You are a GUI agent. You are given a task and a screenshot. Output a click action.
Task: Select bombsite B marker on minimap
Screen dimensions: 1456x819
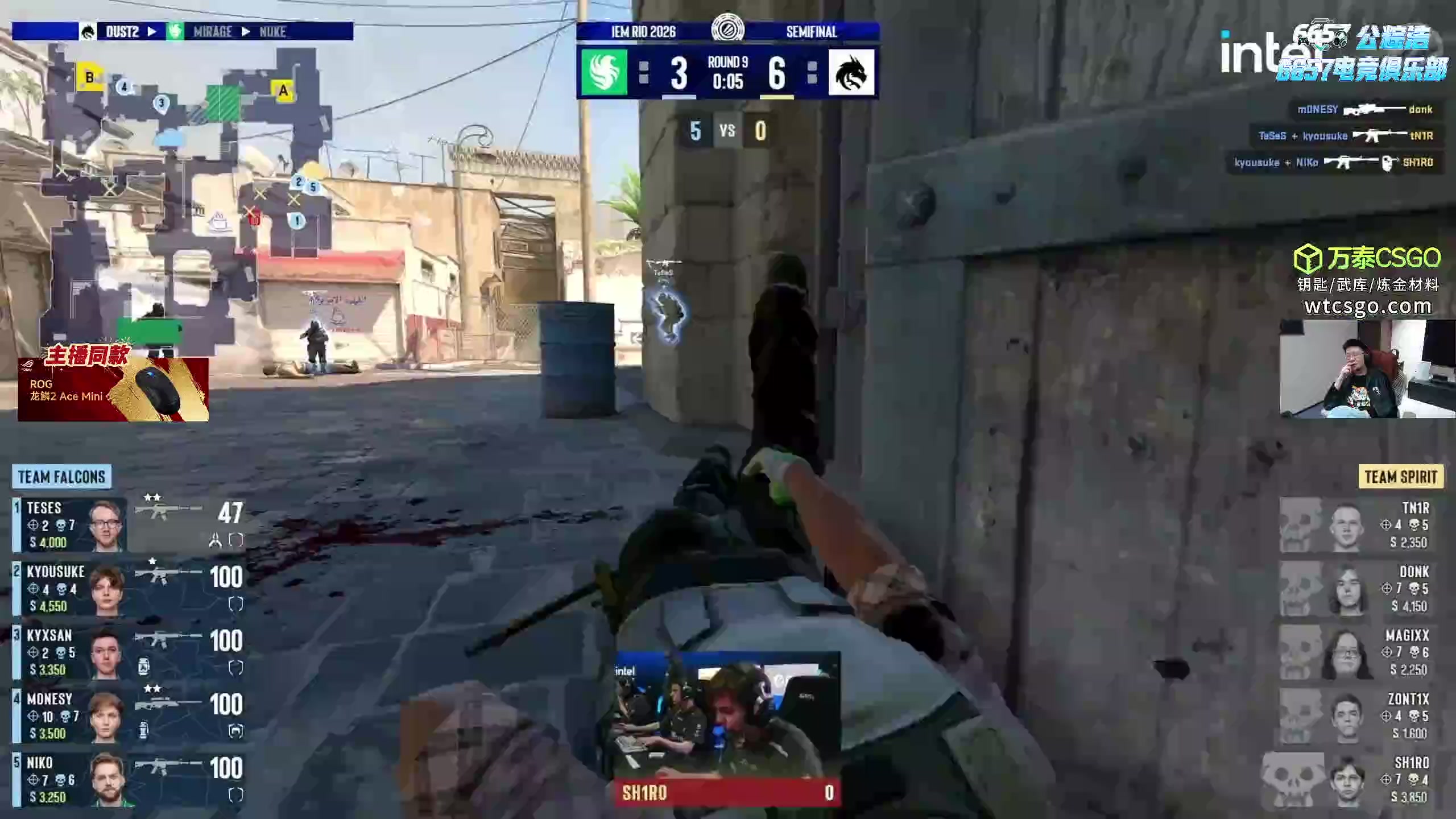point(89,78)
